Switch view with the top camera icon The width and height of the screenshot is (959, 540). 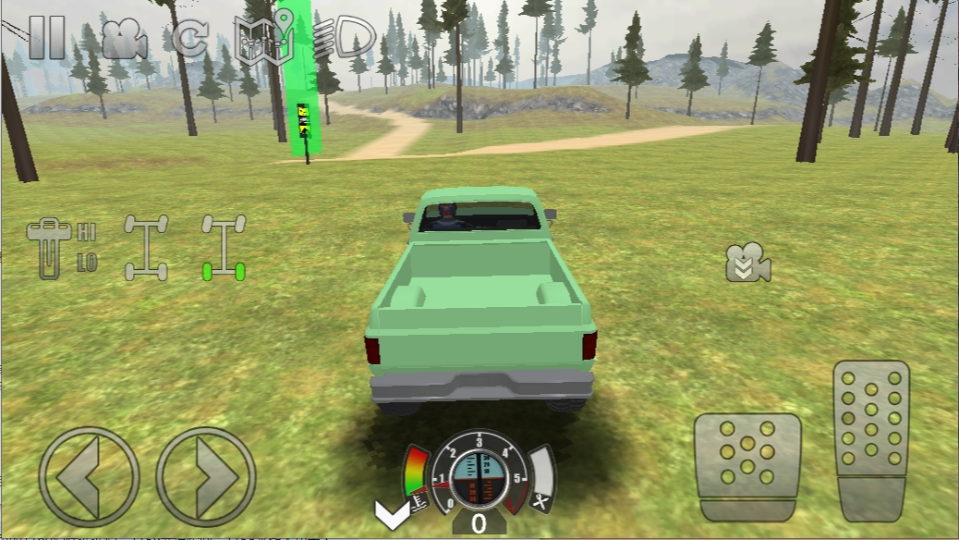tap(123, 38)
